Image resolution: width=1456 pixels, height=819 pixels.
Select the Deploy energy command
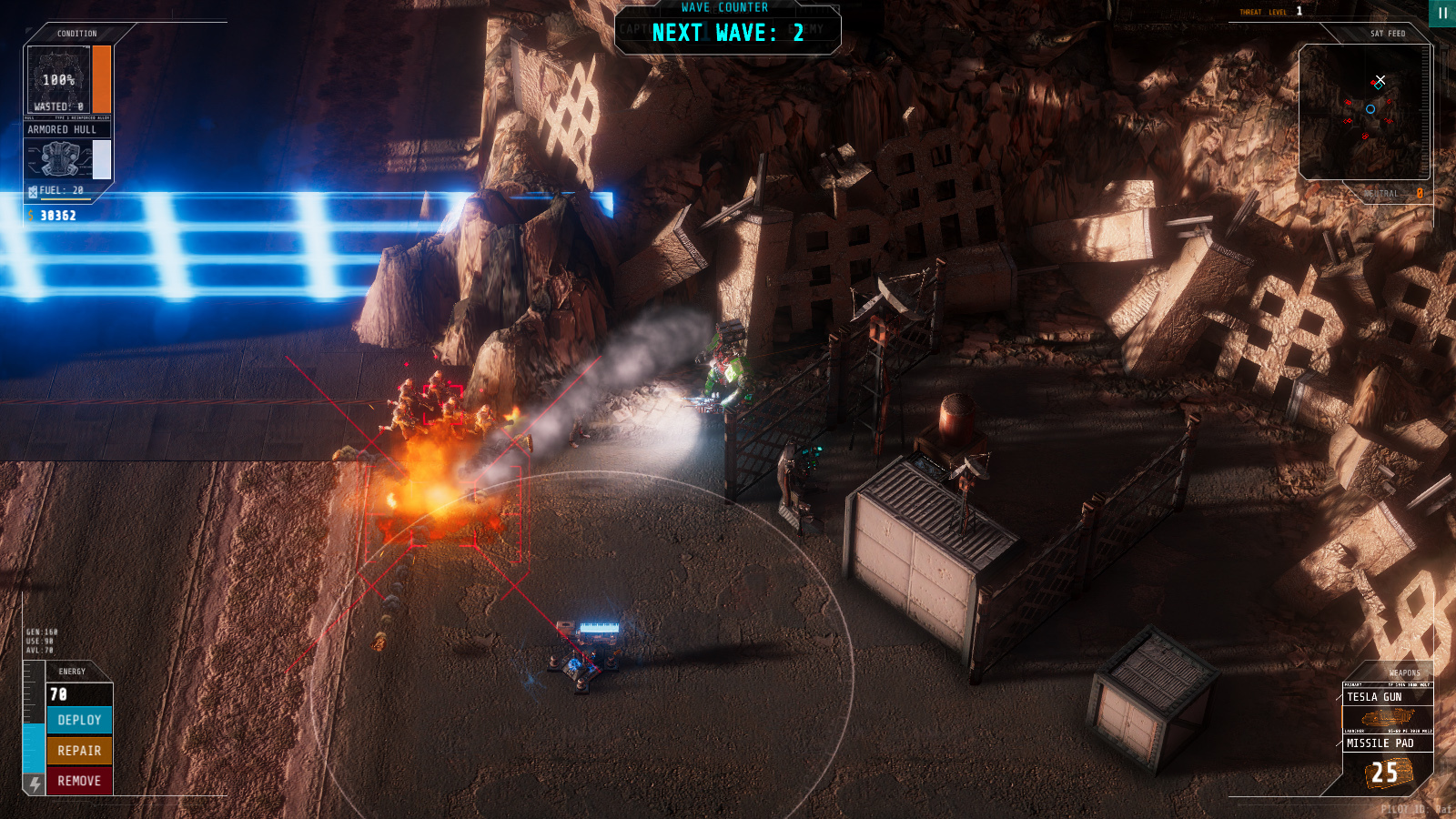coord(79,720)
